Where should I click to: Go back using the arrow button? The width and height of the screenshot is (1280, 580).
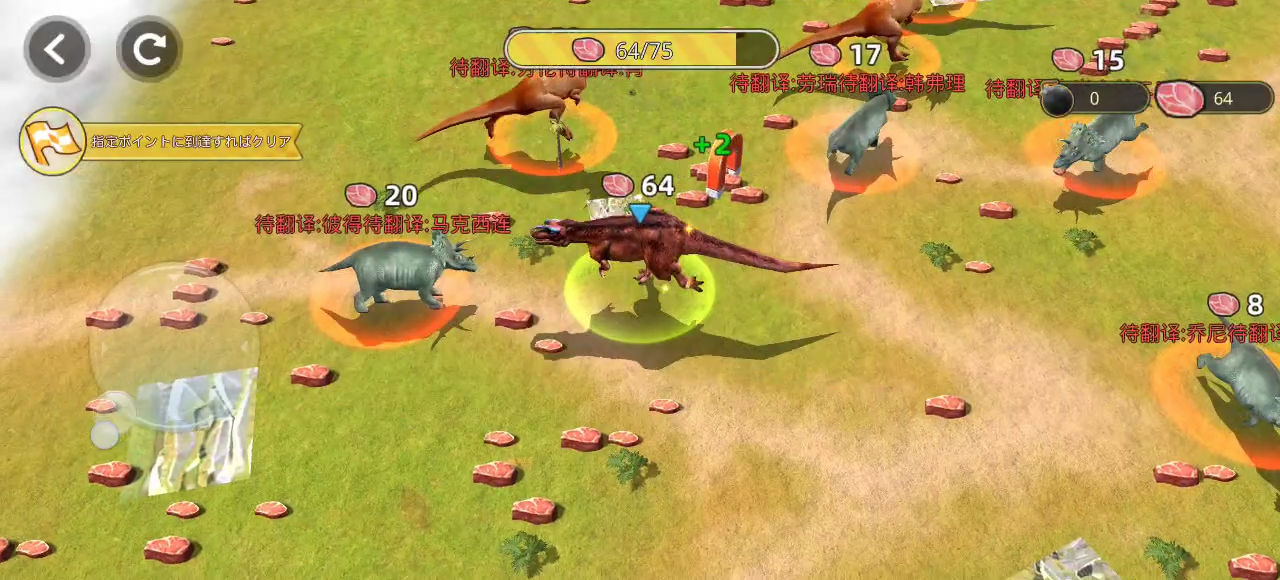(x=57, y=49)
